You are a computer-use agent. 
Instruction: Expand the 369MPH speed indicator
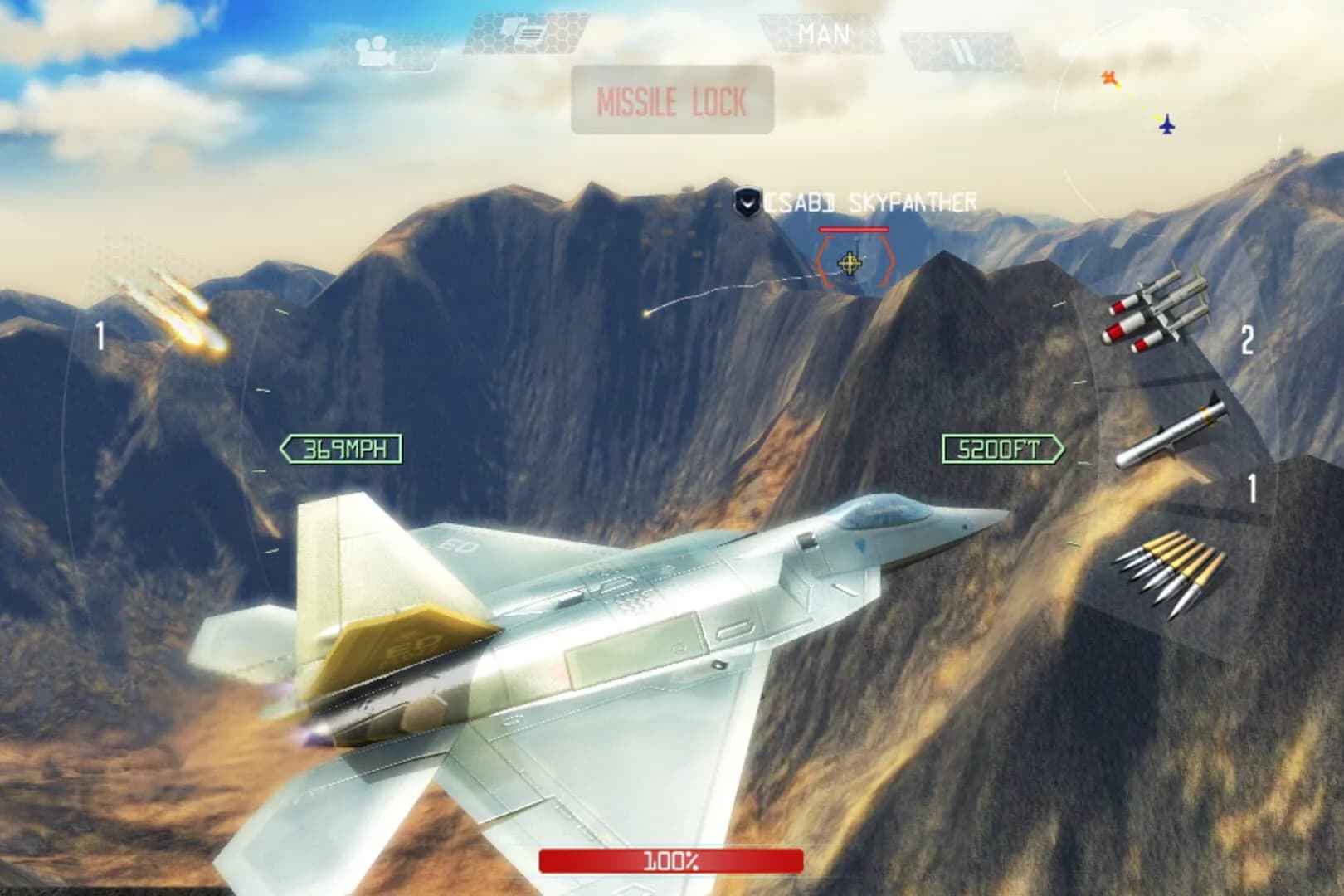pos(341,446)
